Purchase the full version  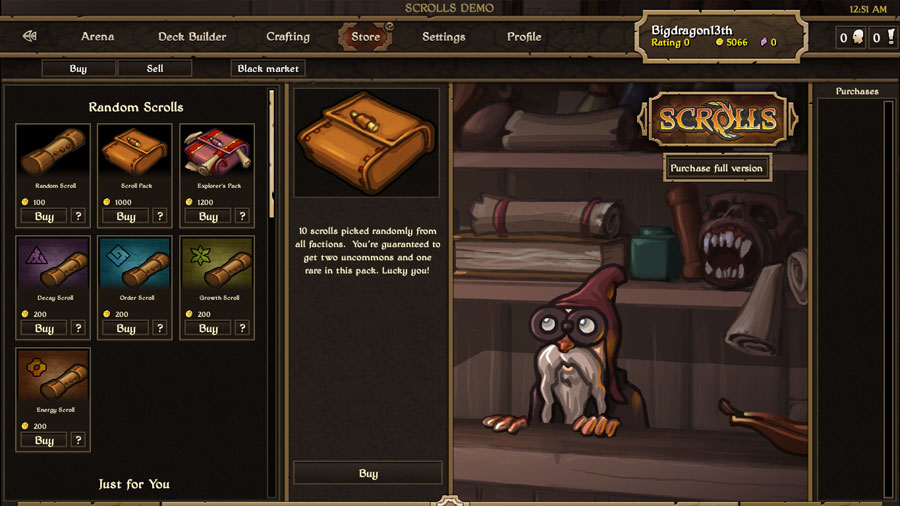coord(716,168)
